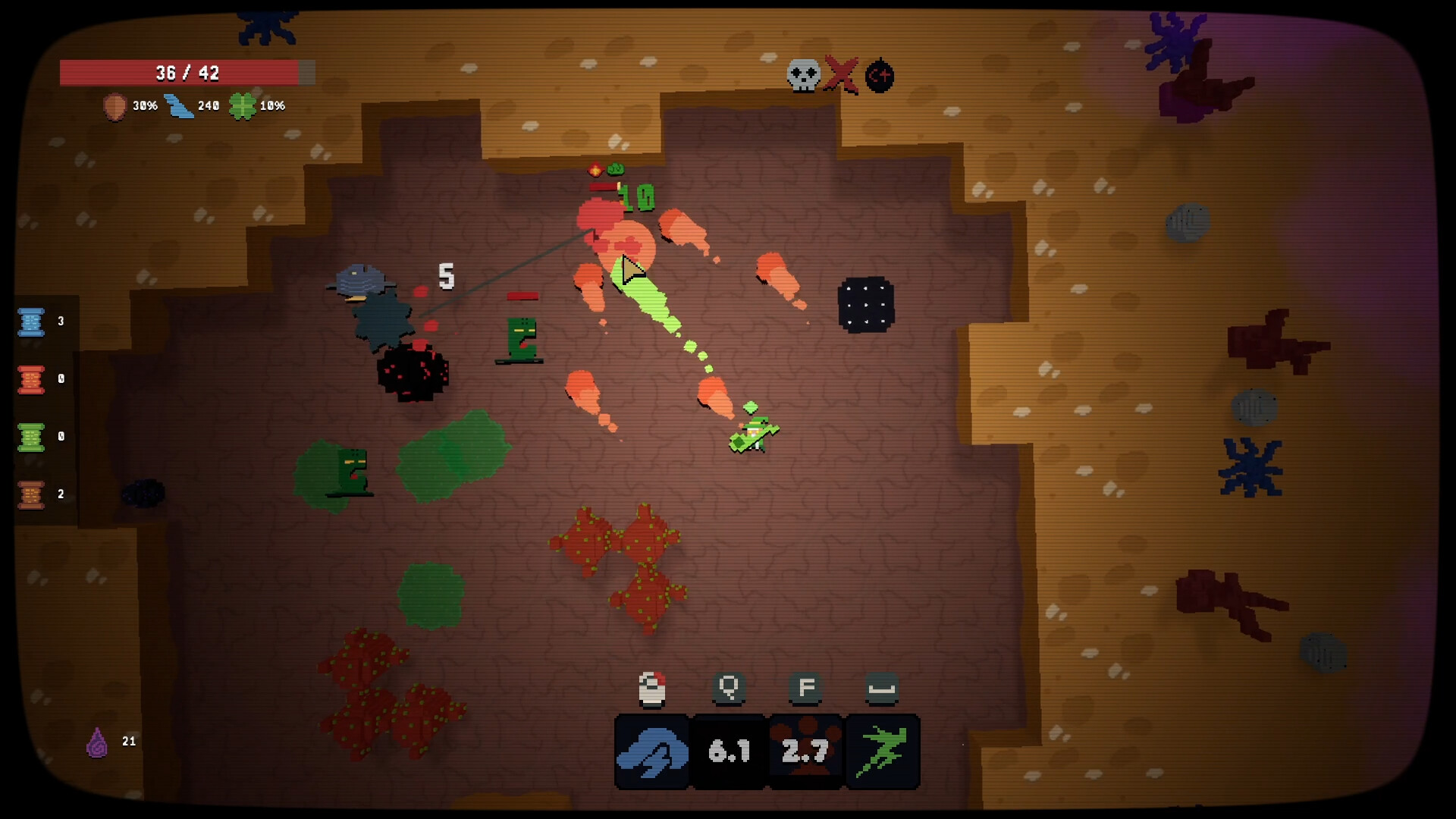The width and height of the screenshot is (1456, 819).
Task: Click the grey skull icon
Action: (x=804, y=75)
